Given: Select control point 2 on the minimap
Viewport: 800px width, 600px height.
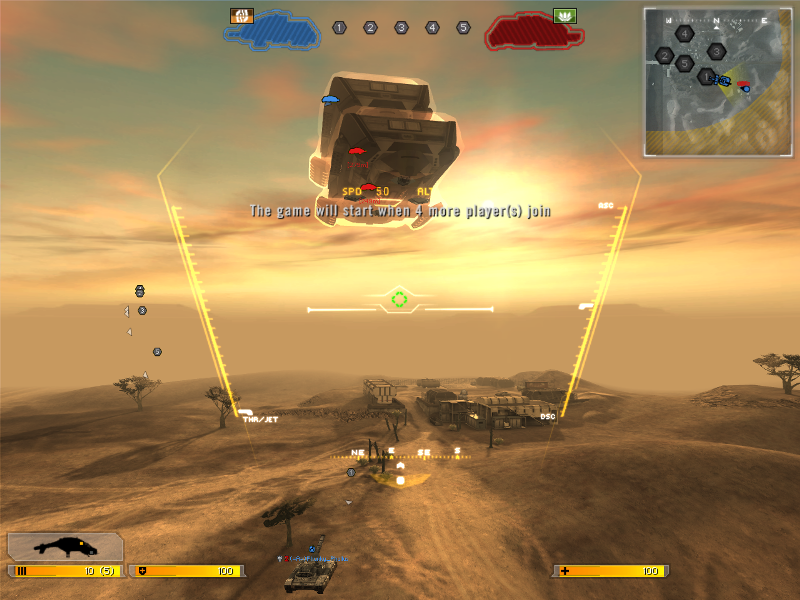Looking at the screenshot, I should tap(664, 56).
